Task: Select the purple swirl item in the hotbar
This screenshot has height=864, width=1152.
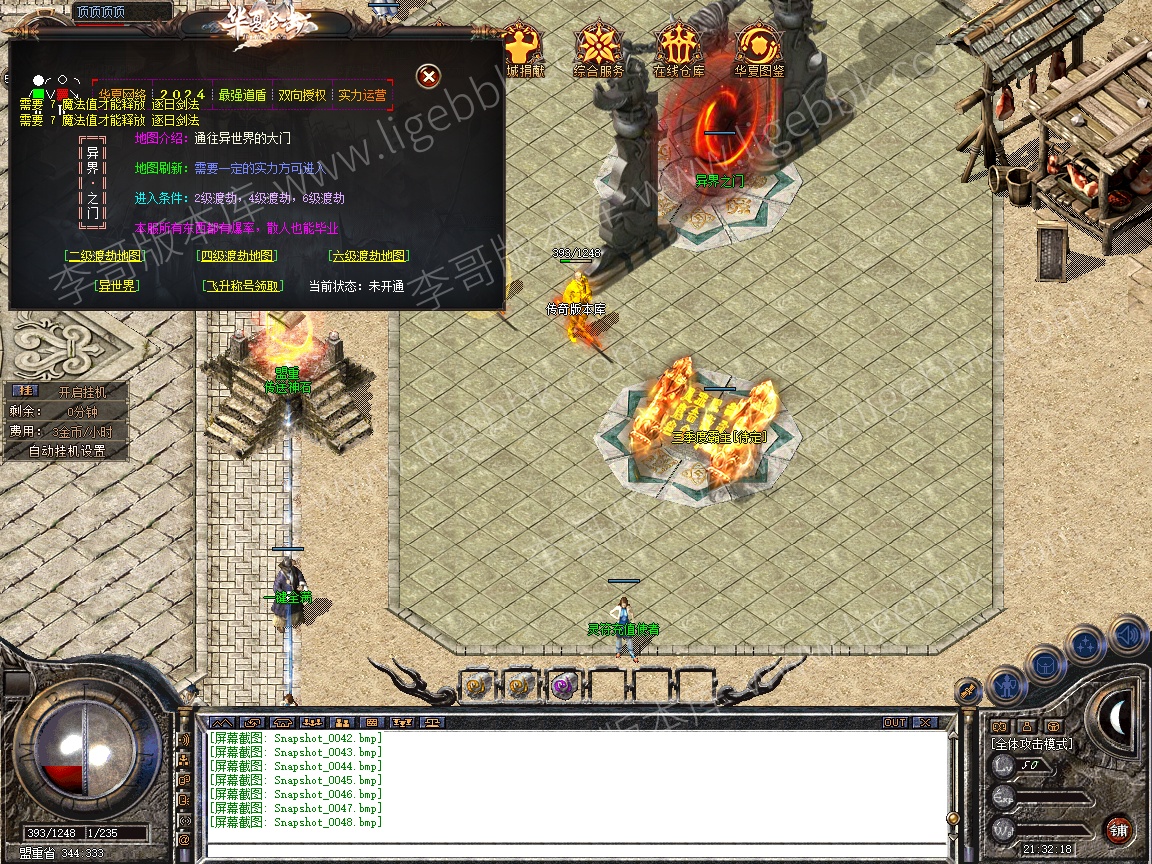Action: click(x=562, y=685)
